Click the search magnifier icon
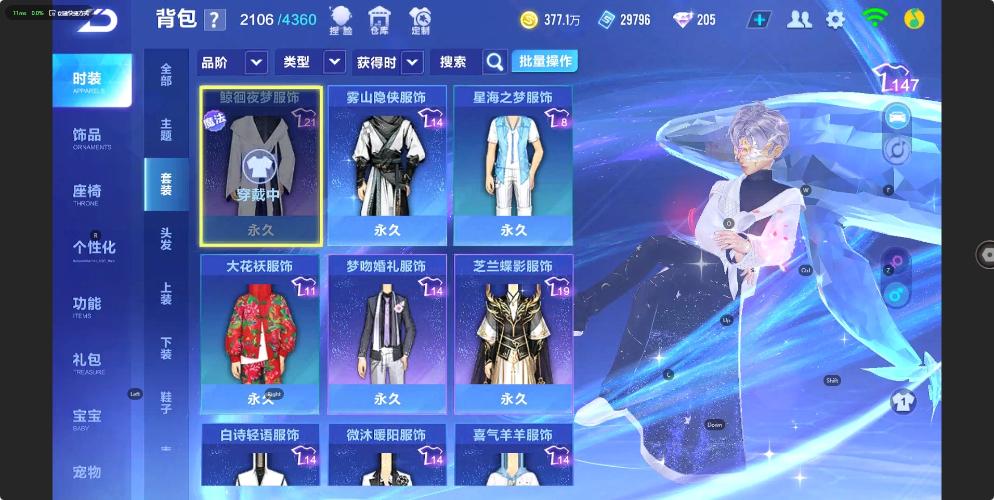Viewport: 994px width, 500px height. click(495, 62)
